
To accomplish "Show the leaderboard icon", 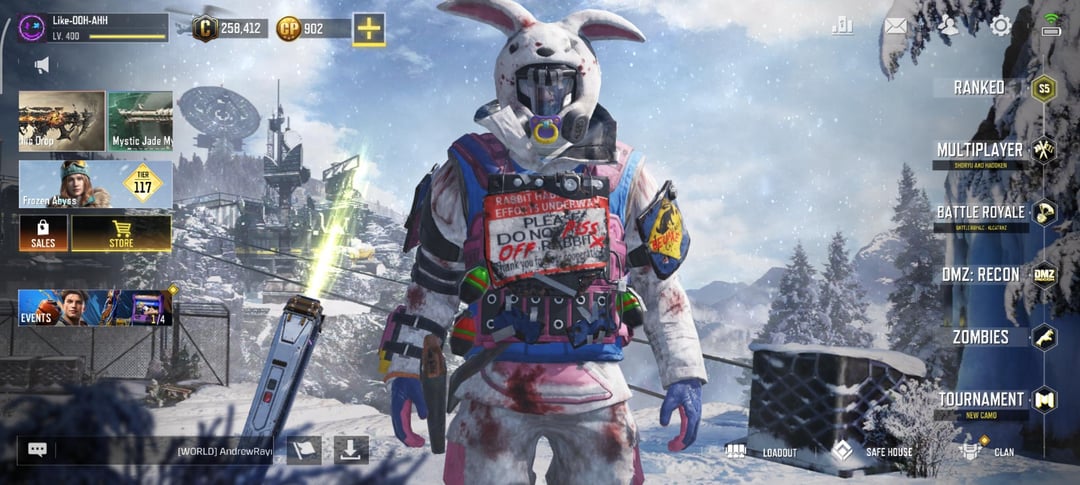I will [x=842, y=26].
